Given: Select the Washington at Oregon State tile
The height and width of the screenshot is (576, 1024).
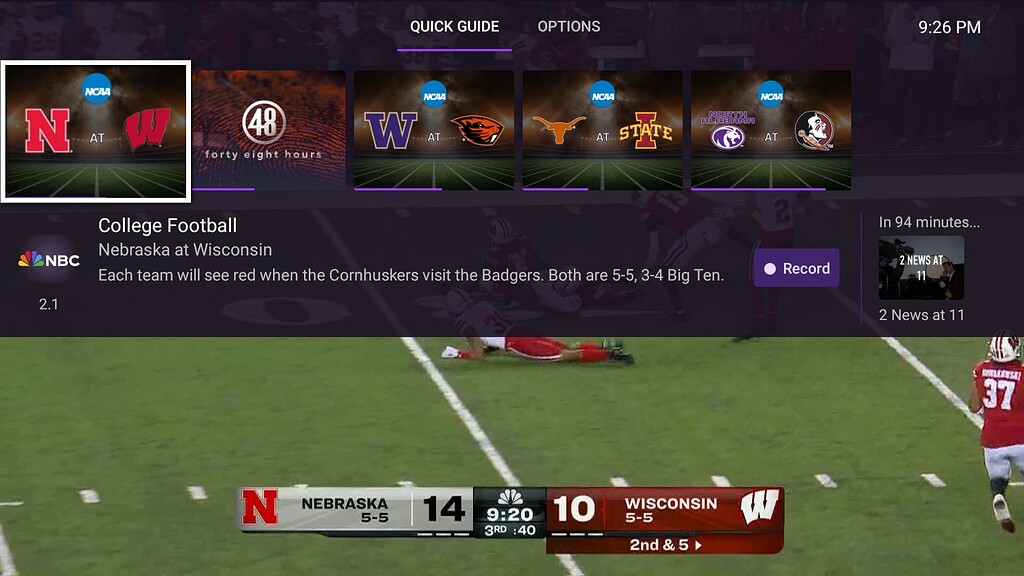Looking at the screenshot, I should [434, 130].
